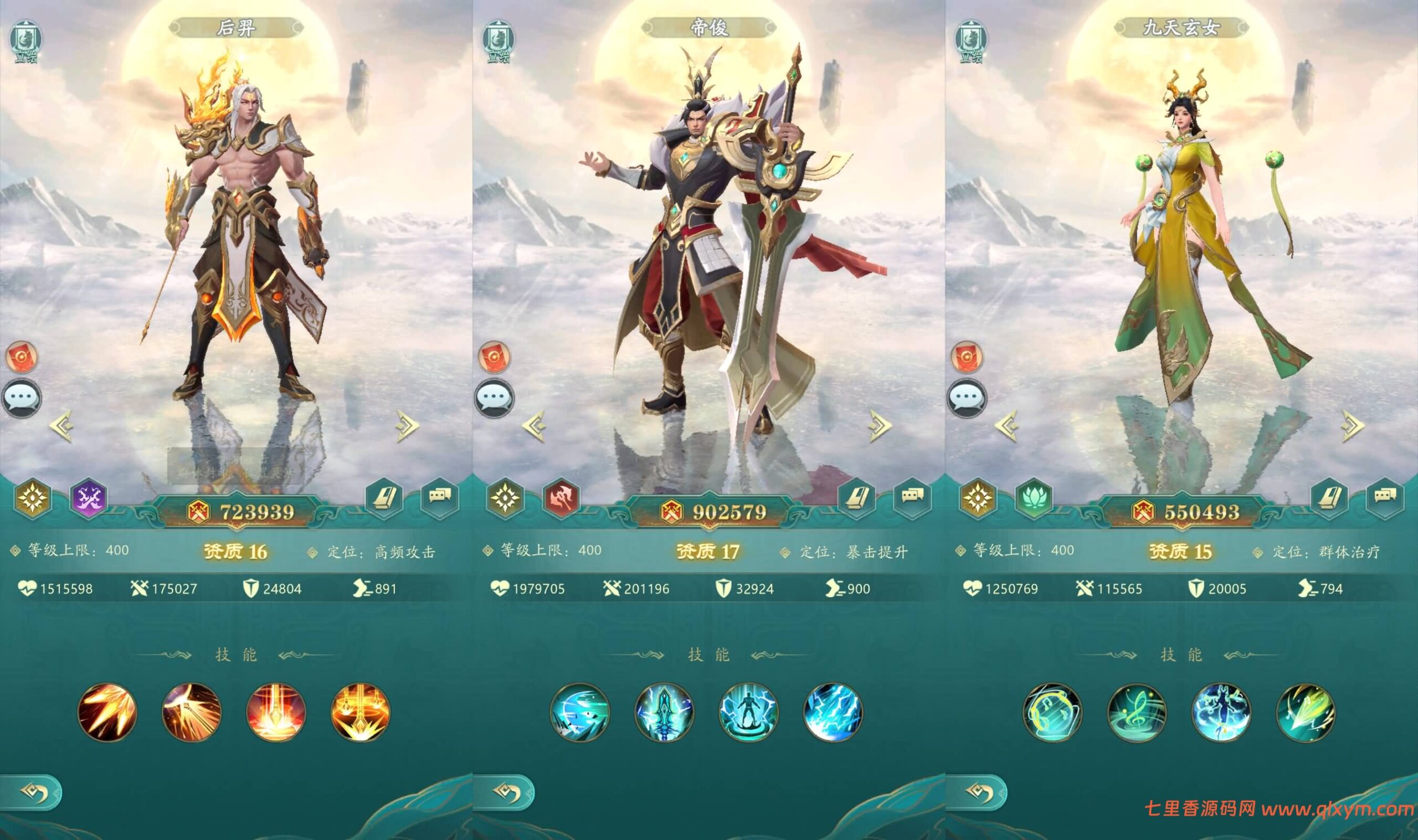Inspect 后羿's golden trident flame skill

(x=360, y=712)
